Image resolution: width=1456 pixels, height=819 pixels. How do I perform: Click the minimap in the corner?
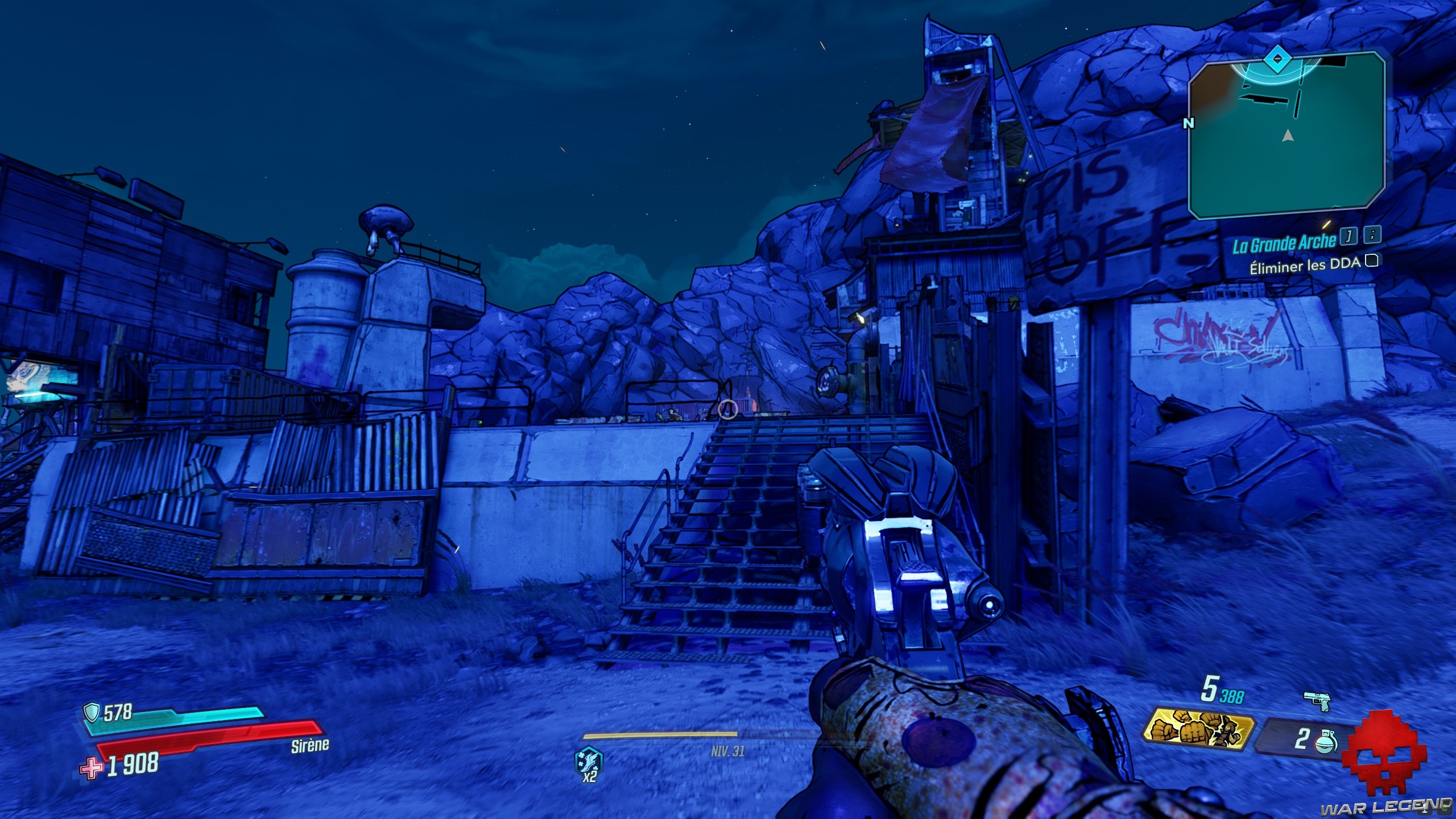[x=1287, y=136]
